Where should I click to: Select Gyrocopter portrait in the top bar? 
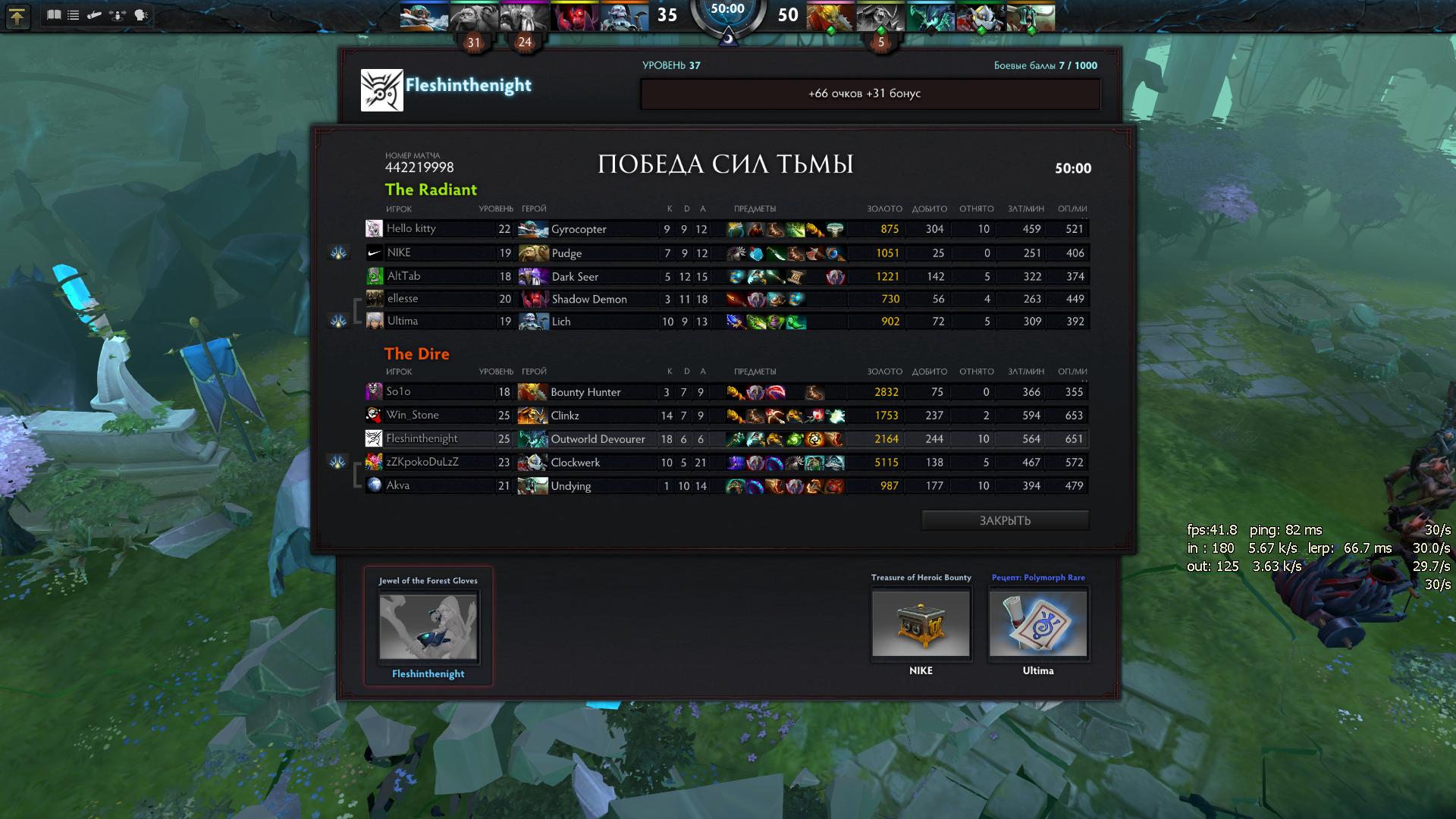424,16
